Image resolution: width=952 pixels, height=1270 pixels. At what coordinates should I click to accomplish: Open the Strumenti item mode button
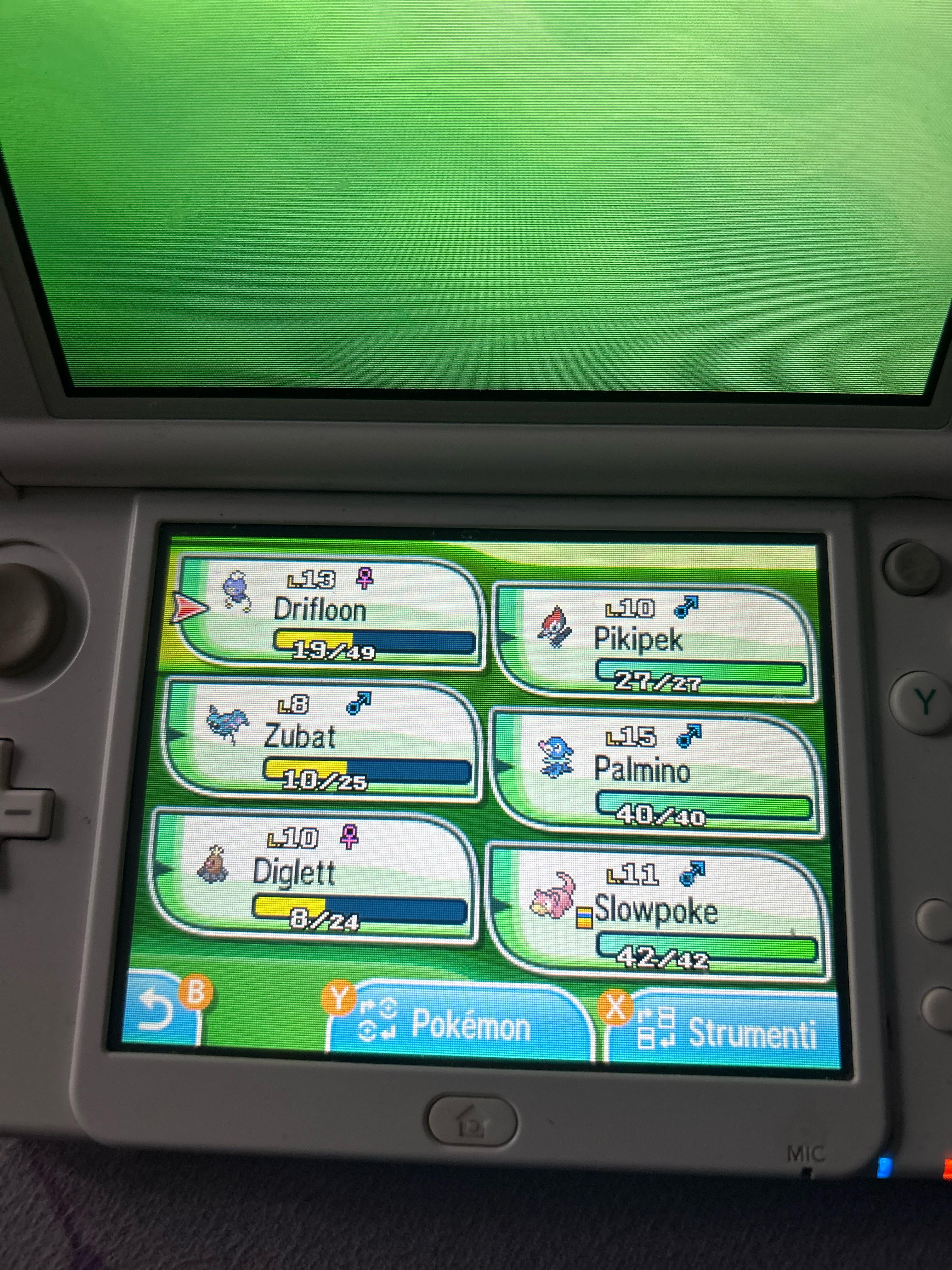(723, 1031)
